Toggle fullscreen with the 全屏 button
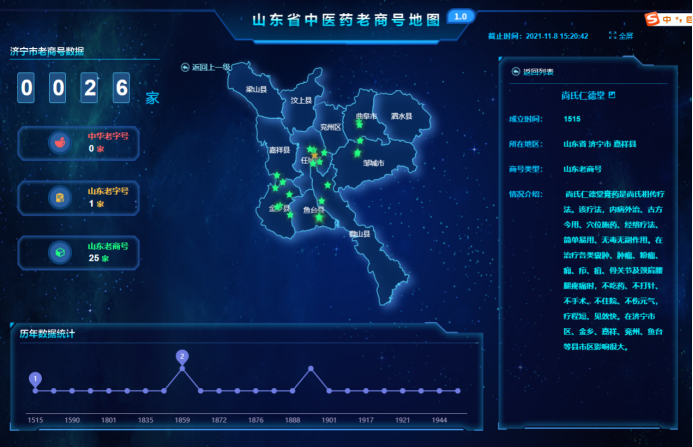 tap(621, 35)
